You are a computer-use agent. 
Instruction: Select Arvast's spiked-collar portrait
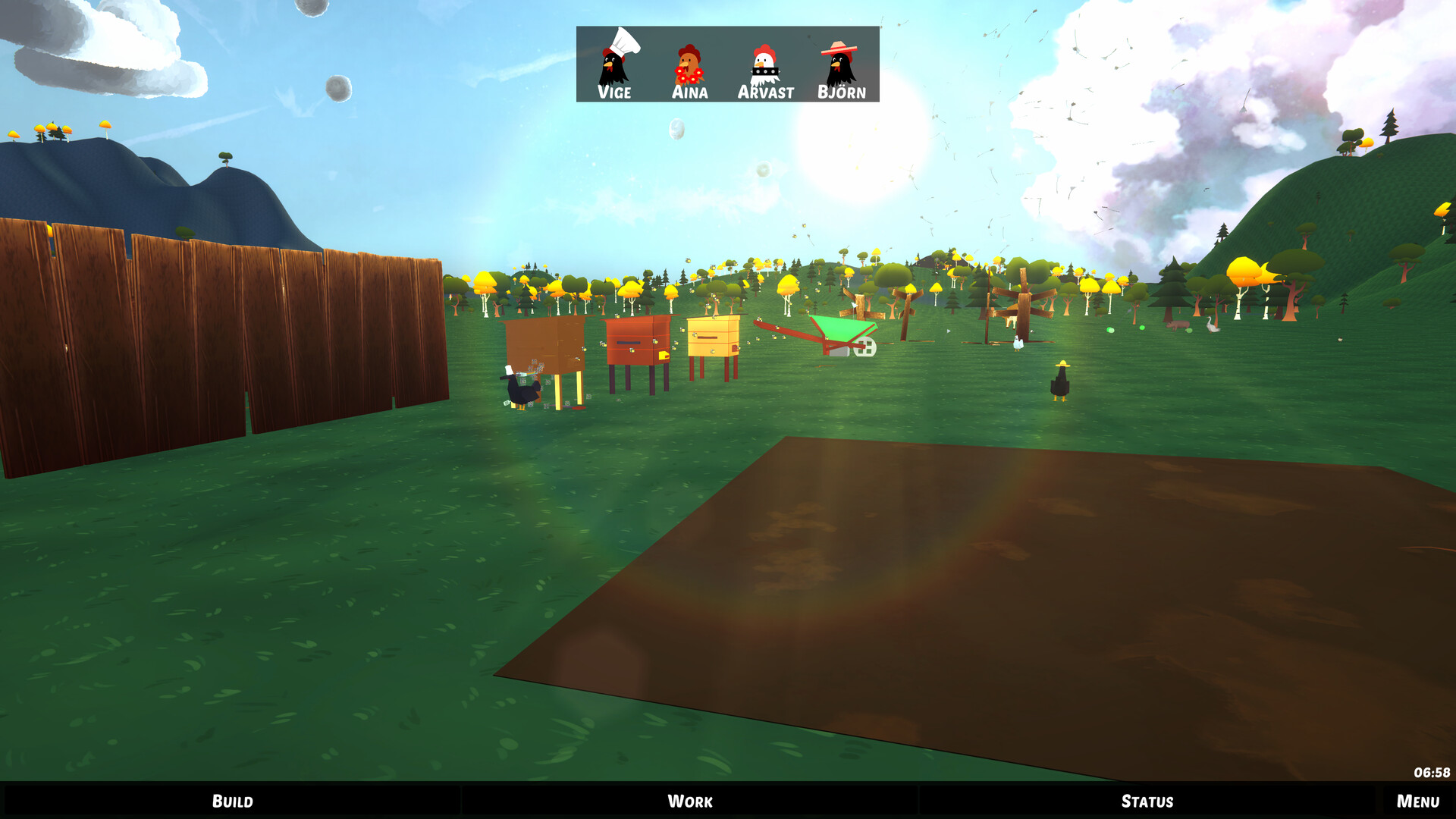[765, 64]
